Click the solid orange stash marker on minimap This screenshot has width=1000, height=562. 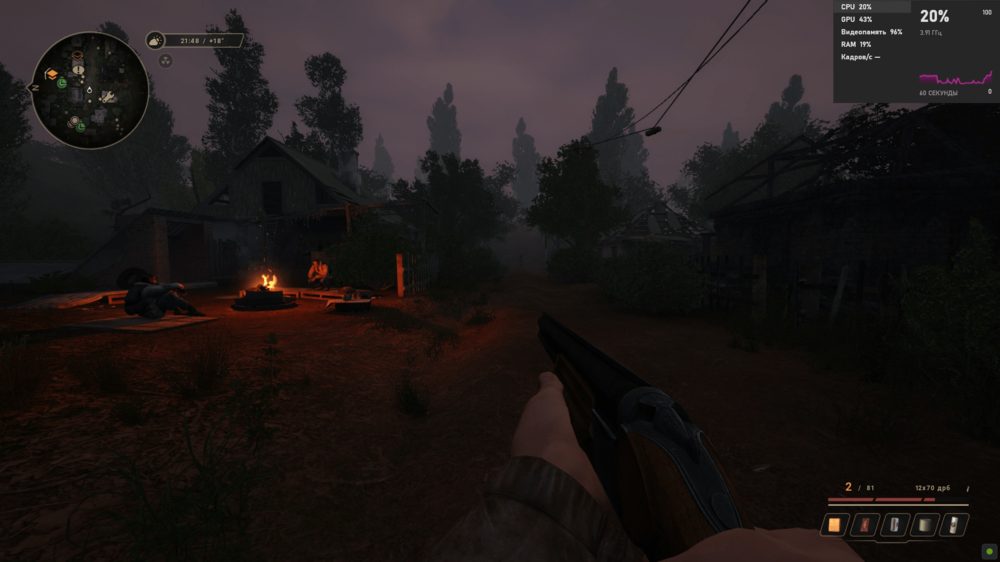click(51, 74)
